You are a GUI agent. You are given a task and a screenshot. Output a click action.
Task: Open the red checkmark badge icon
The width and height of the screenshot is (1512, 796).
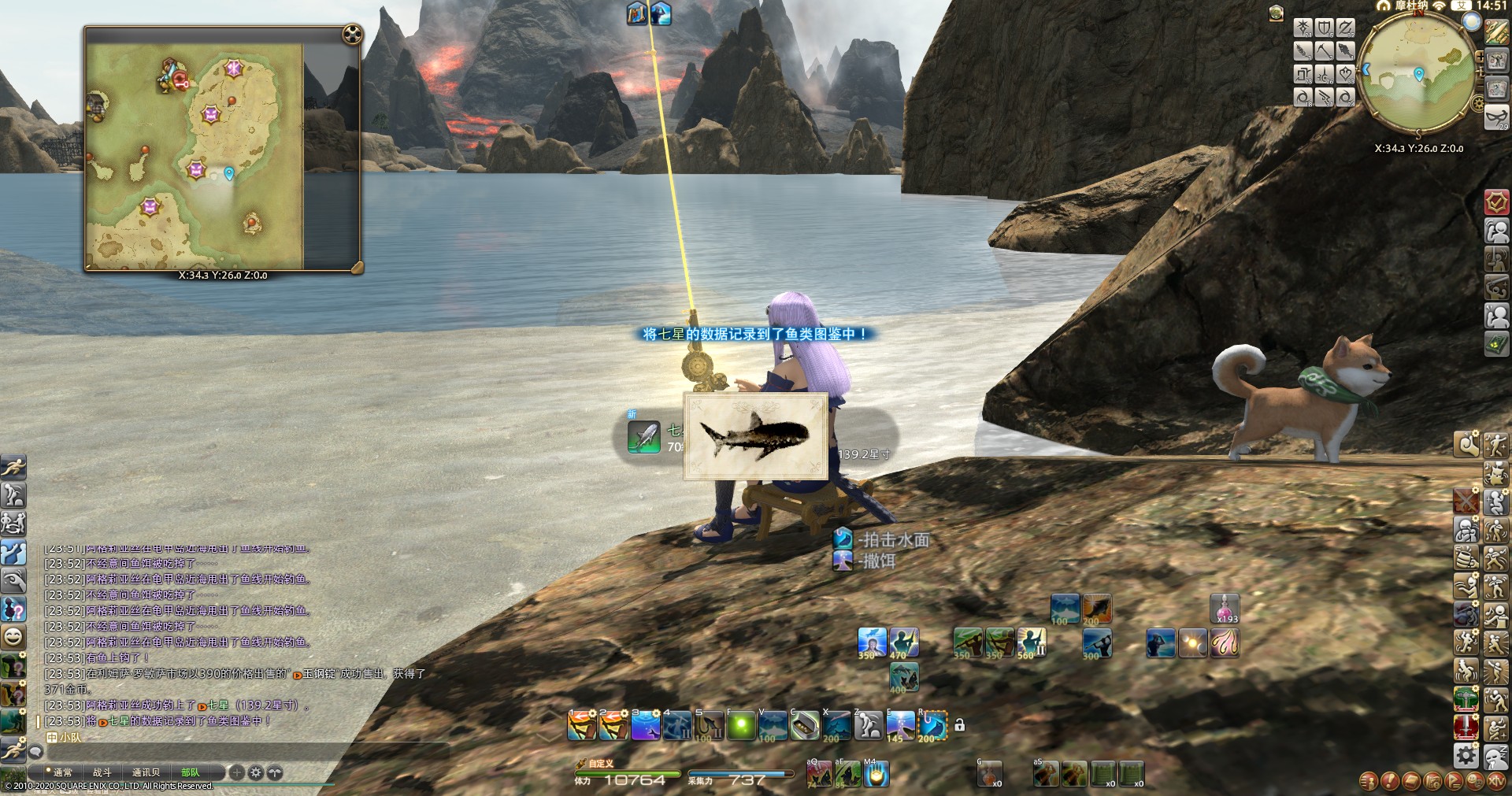pos(1496,202)
